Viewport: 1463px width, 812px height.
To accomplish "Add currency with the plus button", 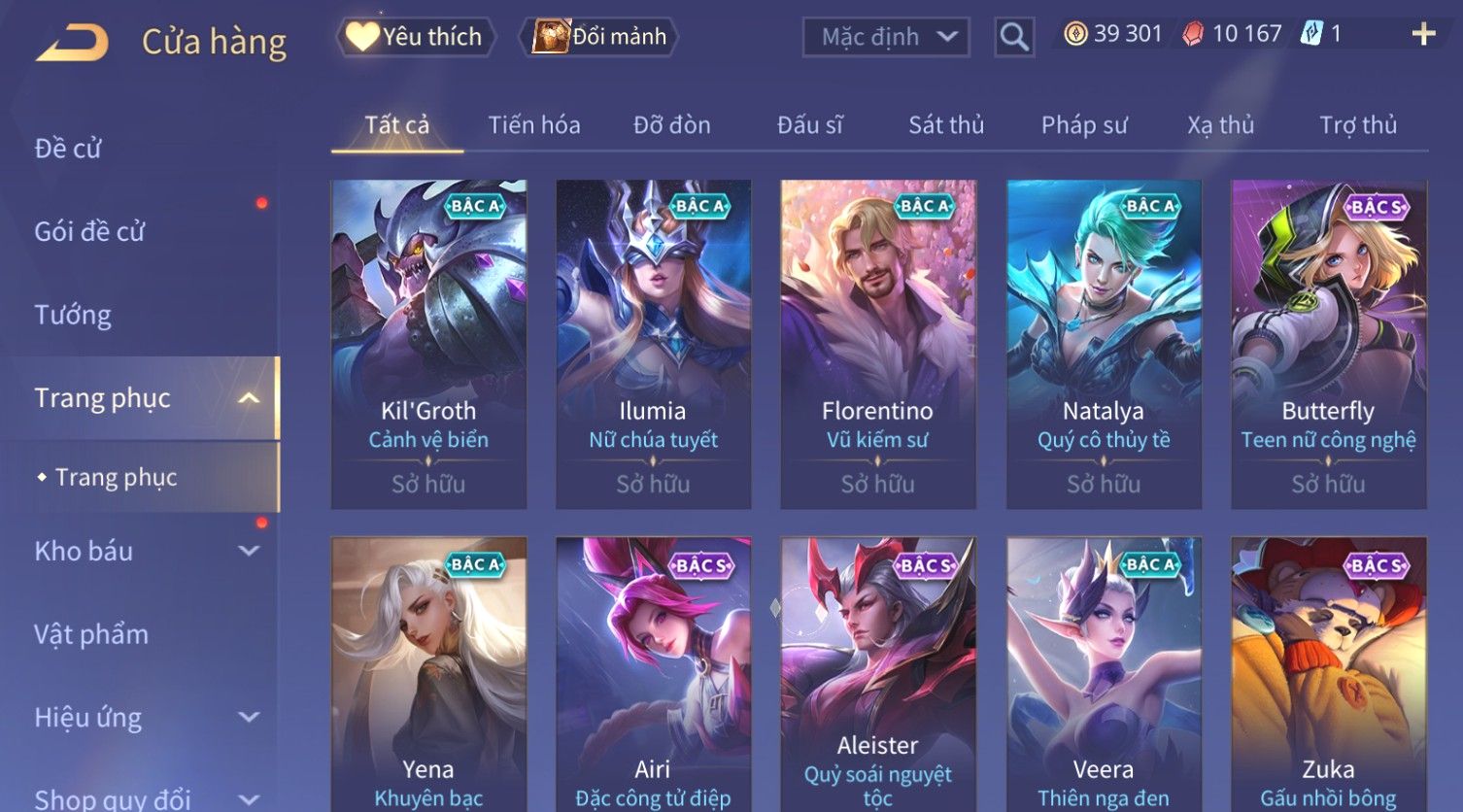I will [x=1423, y=35].
